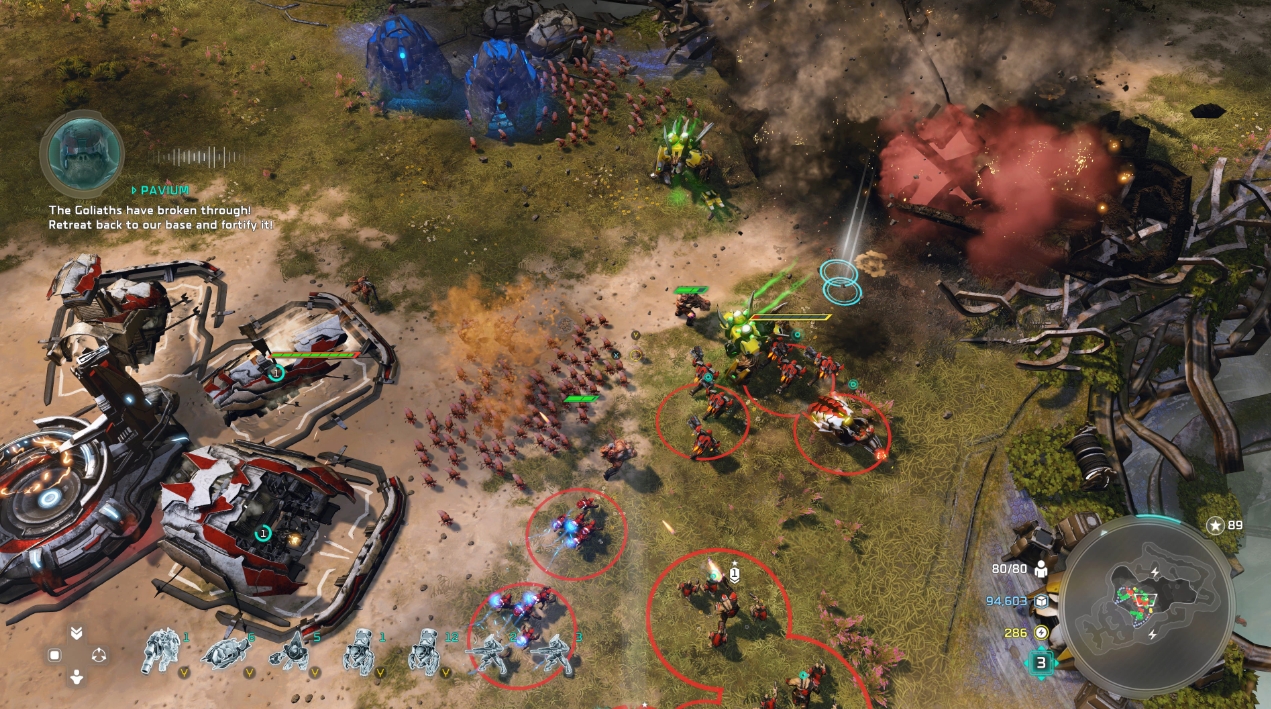Select the cannon-armed unit group with count 1
1271x709 pixels.
click(161, 650)
